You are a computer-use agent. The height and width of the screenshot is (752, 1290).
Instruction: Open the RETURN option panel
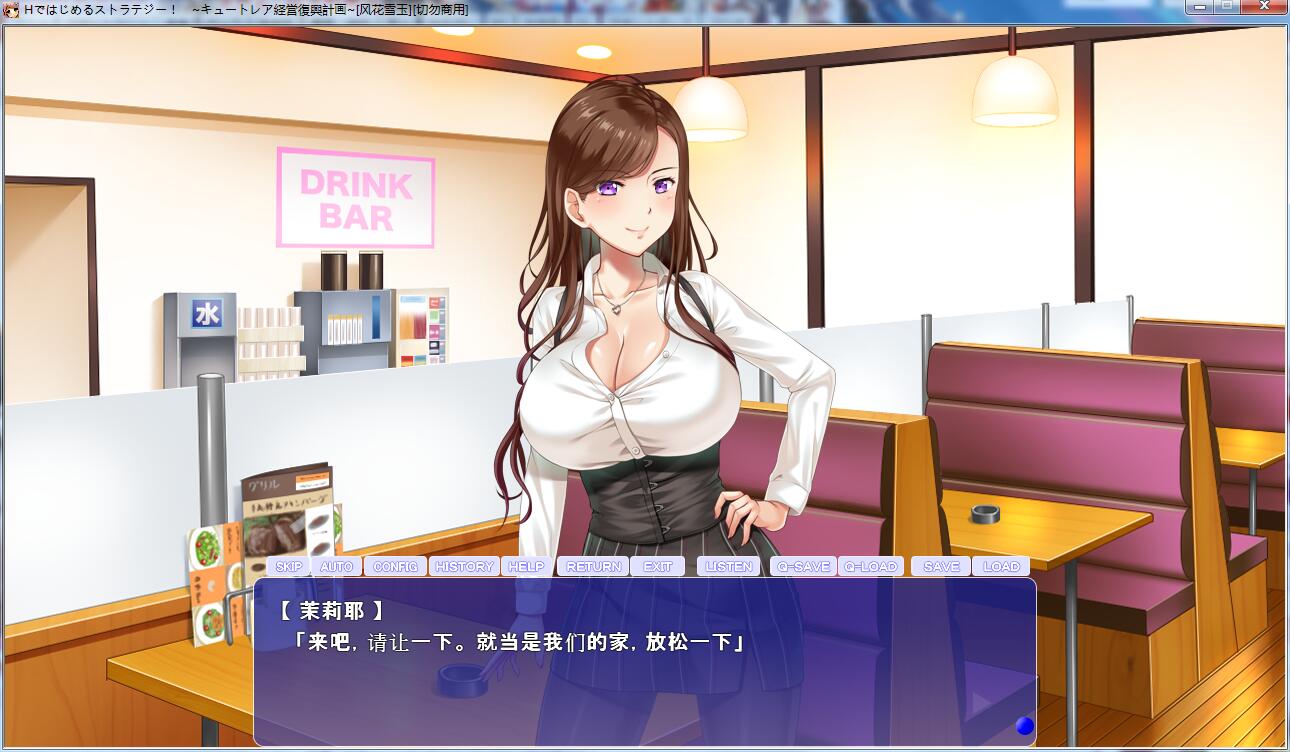pos(593,566)
